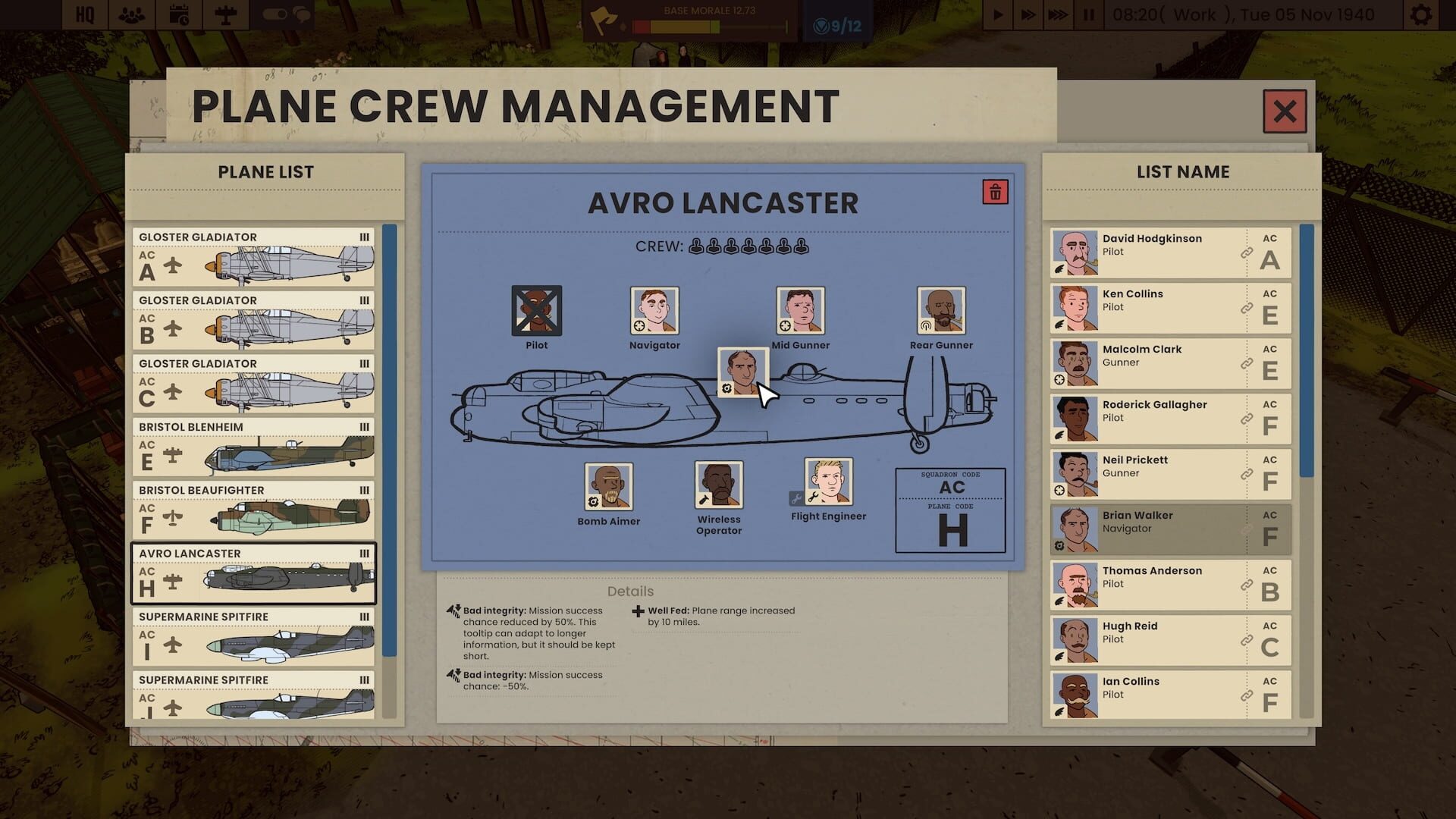Open the aircraft overview icon
The height and width of the screenshot is (819, 1456).
coord(224,14)
